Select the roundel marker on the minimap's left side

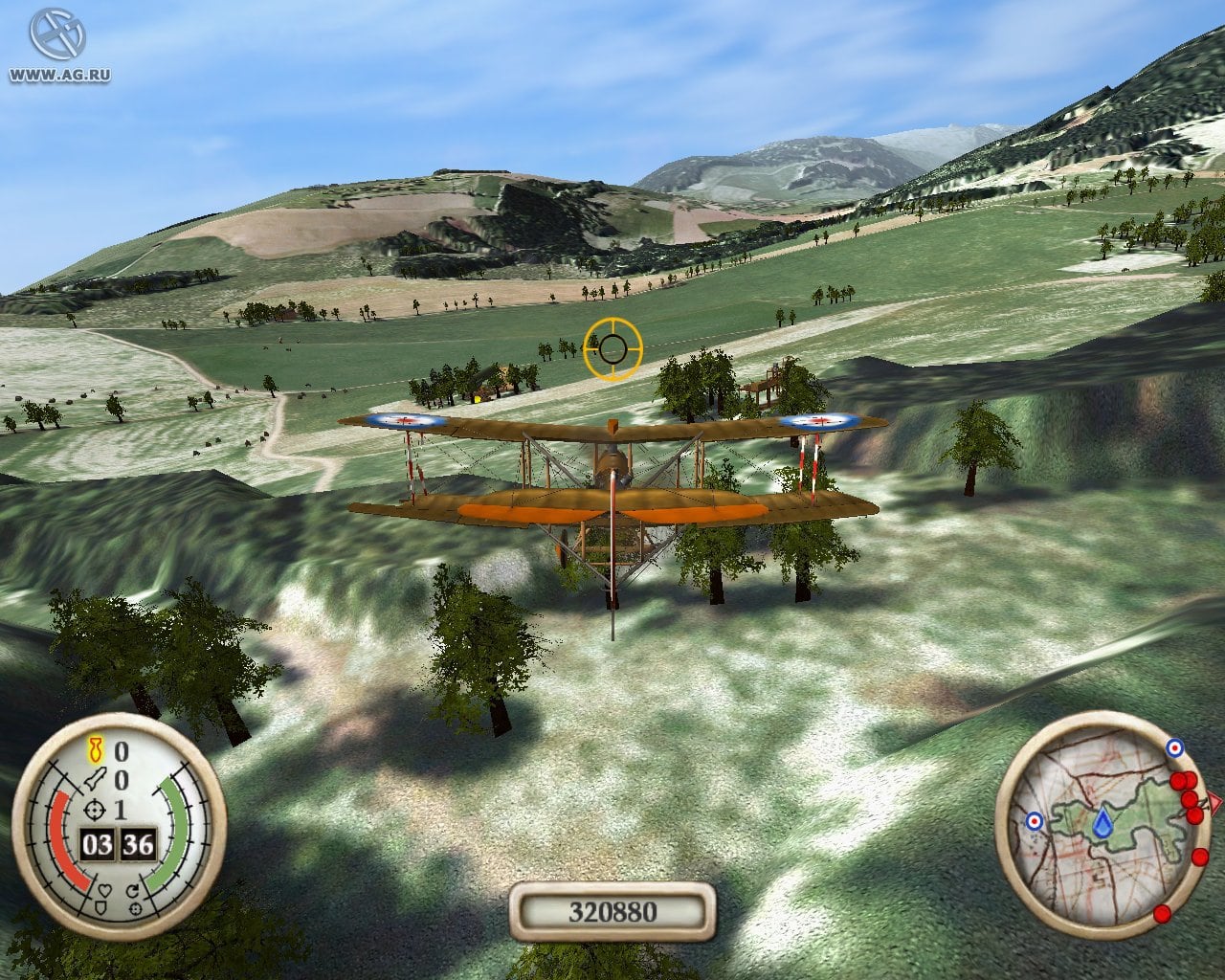pyautogui.click(x=1035, y=821)
